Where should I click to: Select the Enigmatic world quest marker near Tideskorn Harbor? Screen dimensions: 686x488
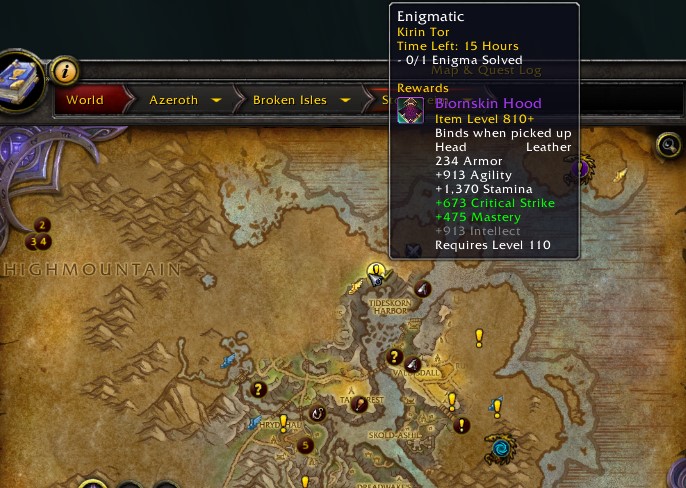[376, 271]
